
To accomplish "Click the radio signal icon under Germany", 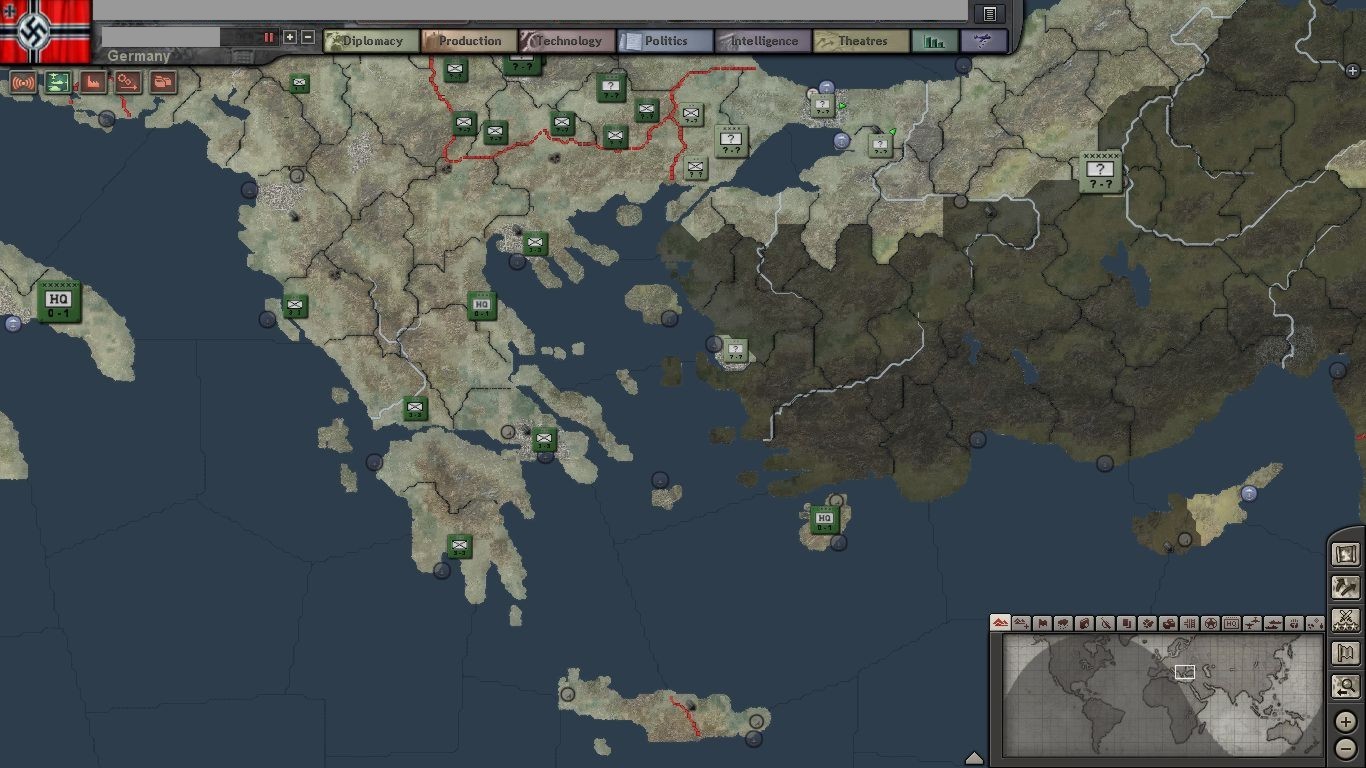I will [23, 82].
